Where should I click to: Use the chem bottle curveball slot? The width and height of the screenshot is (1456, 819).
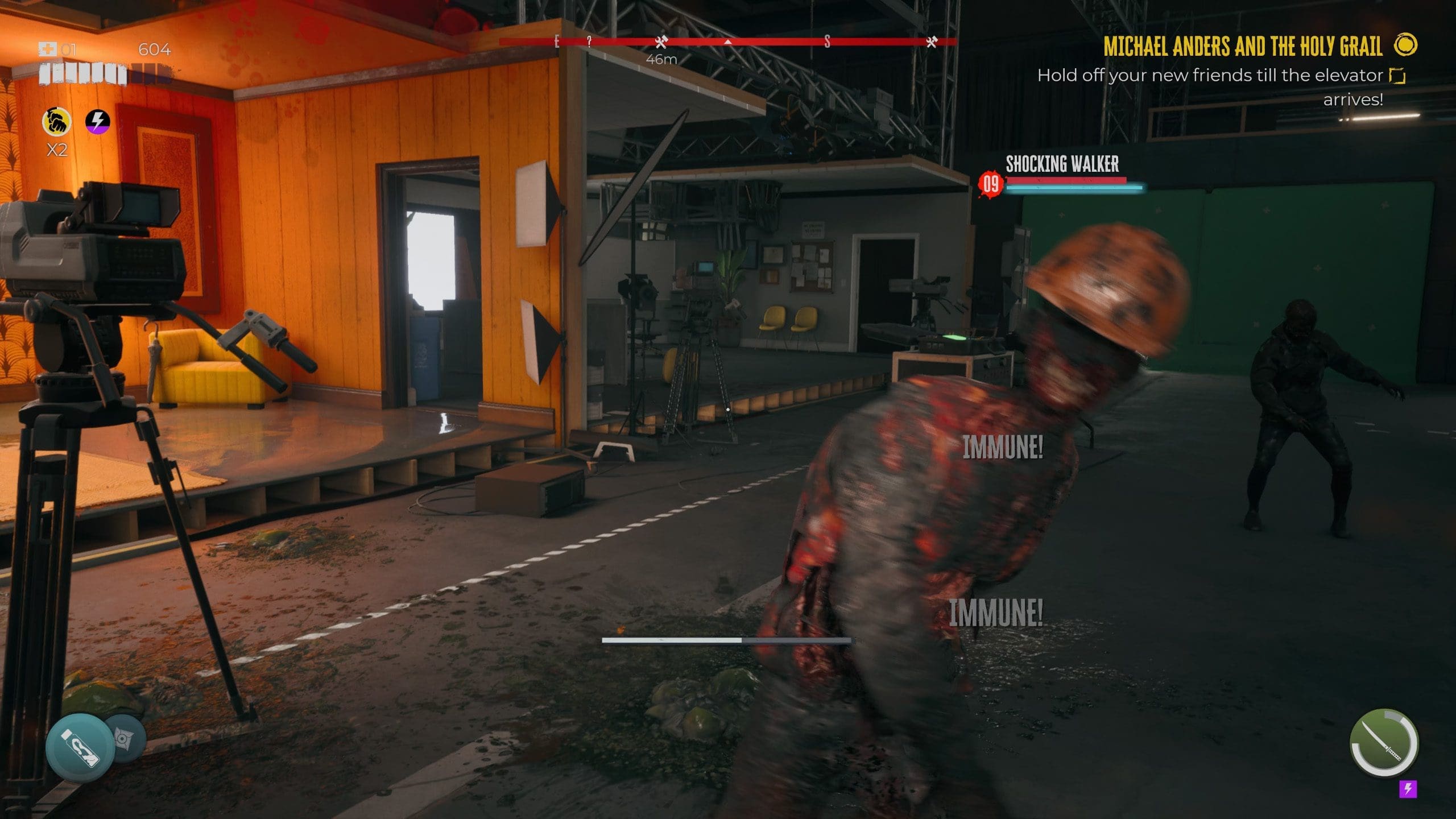(80, 747)
